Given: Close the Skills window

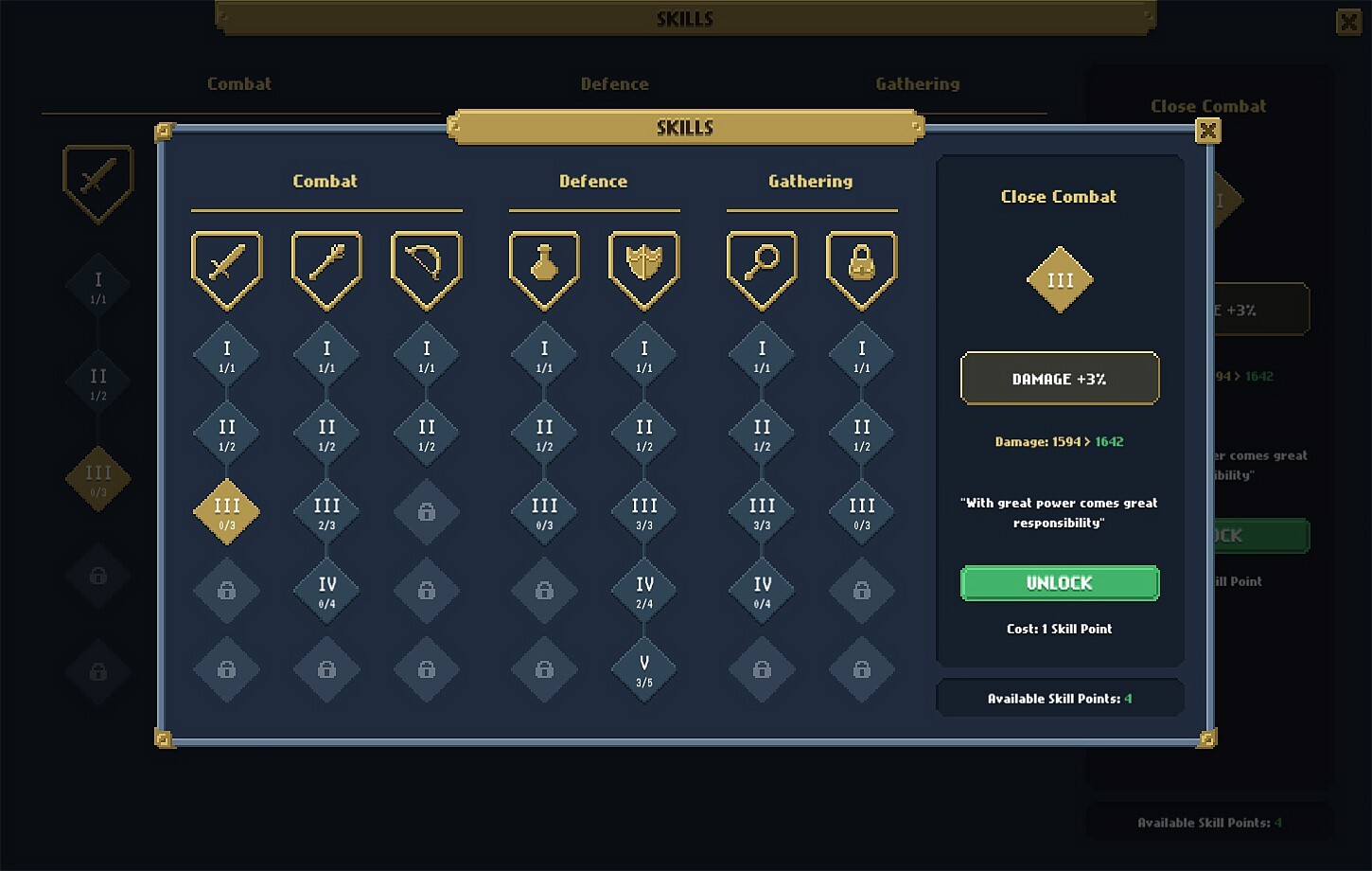Looking at the screenshot, I should 1207,131.
